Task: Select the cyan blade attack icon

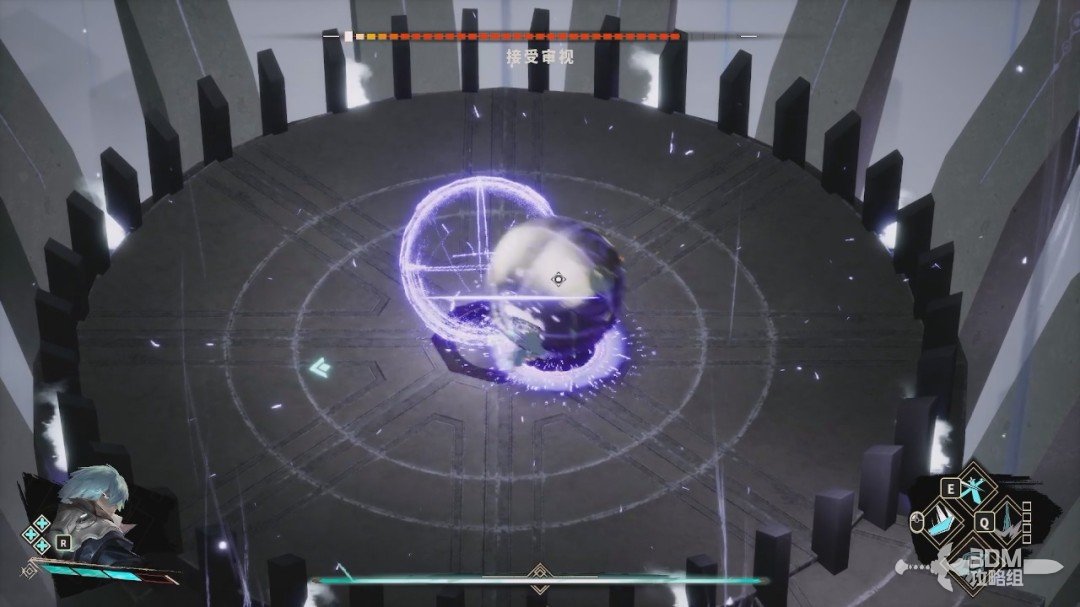Action: click(940, 520)
